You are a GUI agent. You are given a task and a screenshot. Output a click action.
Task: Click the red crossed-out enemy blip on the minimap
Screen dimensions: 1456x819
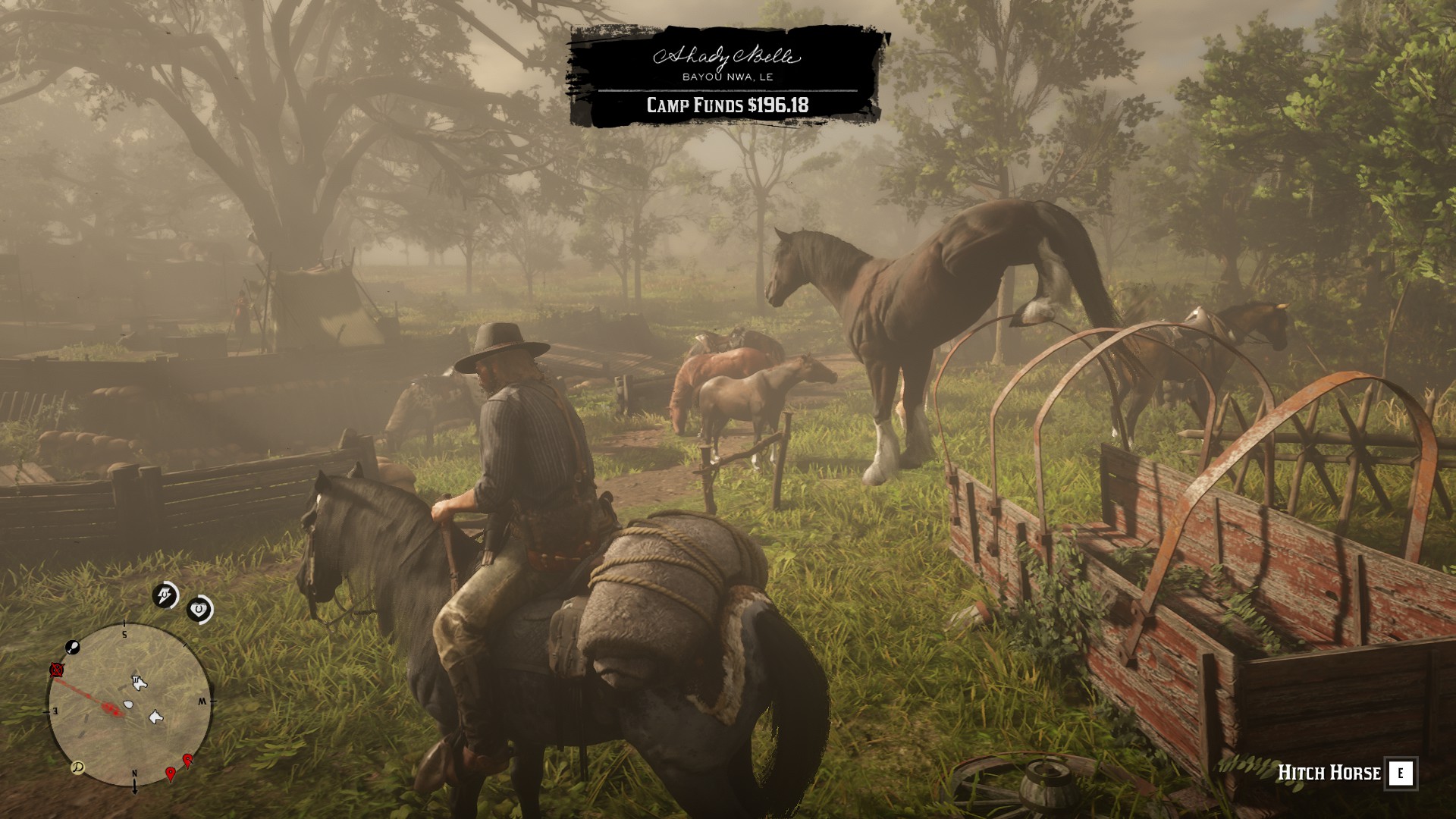[55, 670]
